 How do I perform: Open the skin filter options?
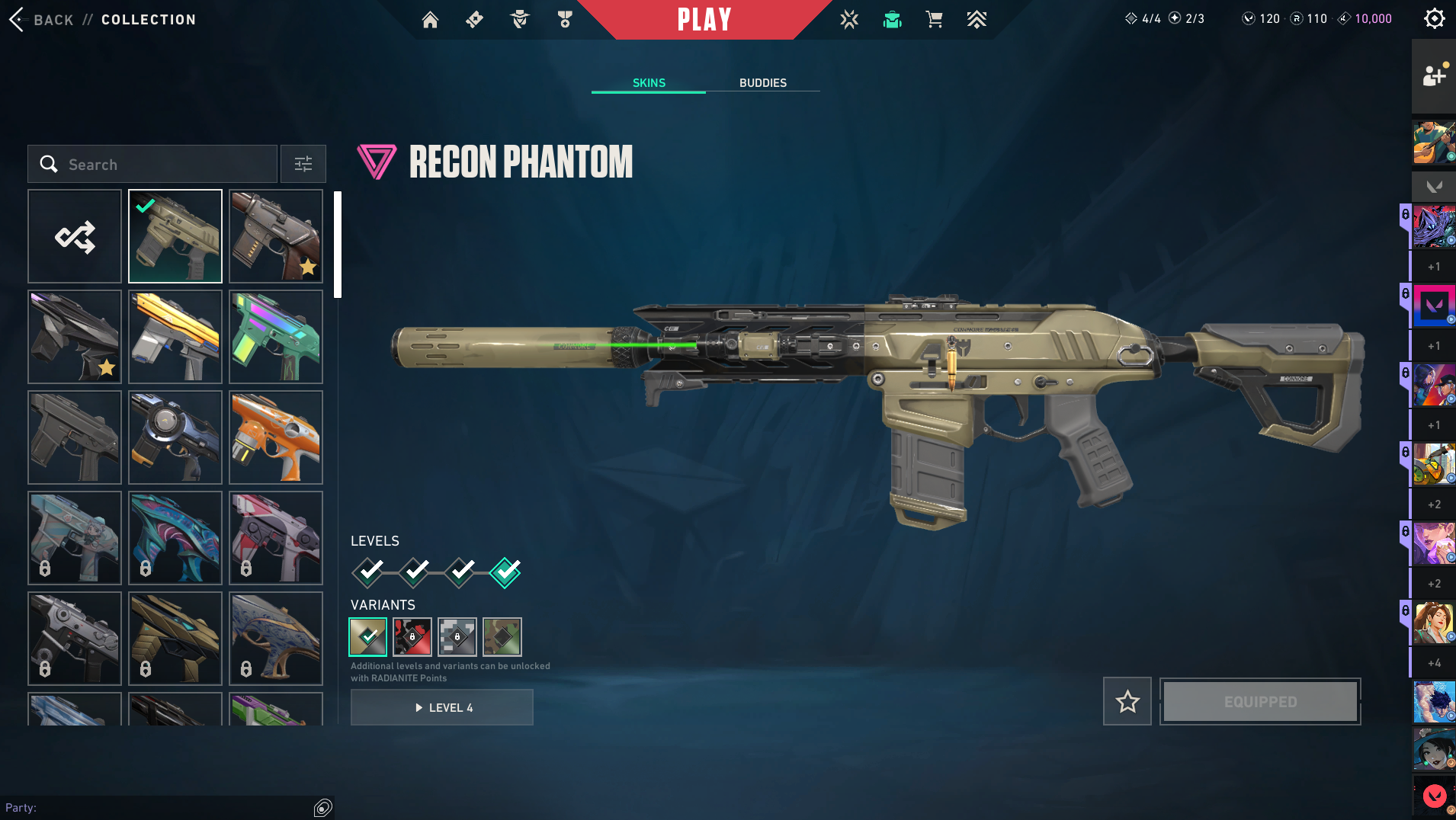point(303,164)
